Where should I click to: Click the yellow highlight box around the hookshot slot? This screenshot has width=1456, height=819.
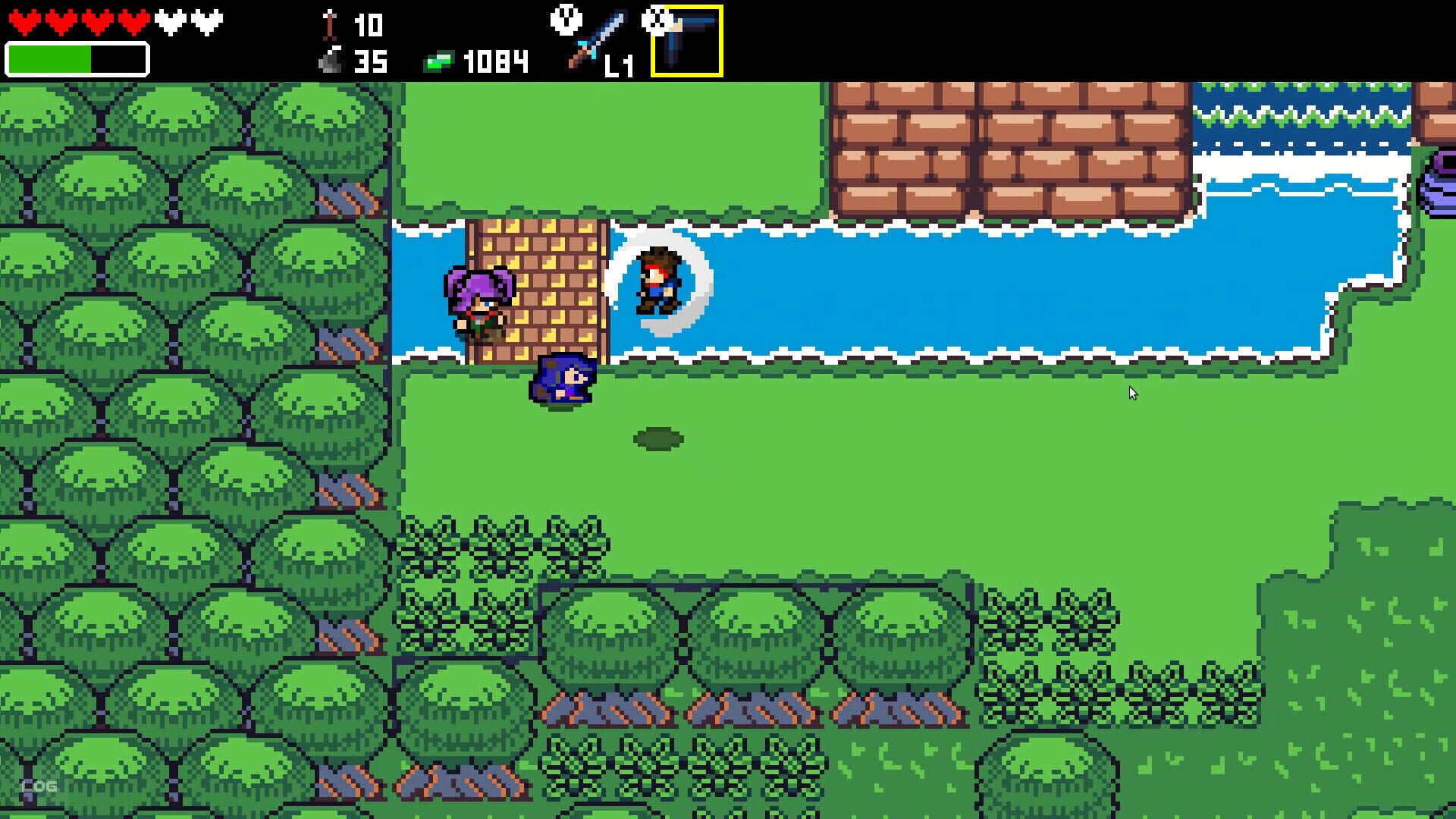point(686,39)
